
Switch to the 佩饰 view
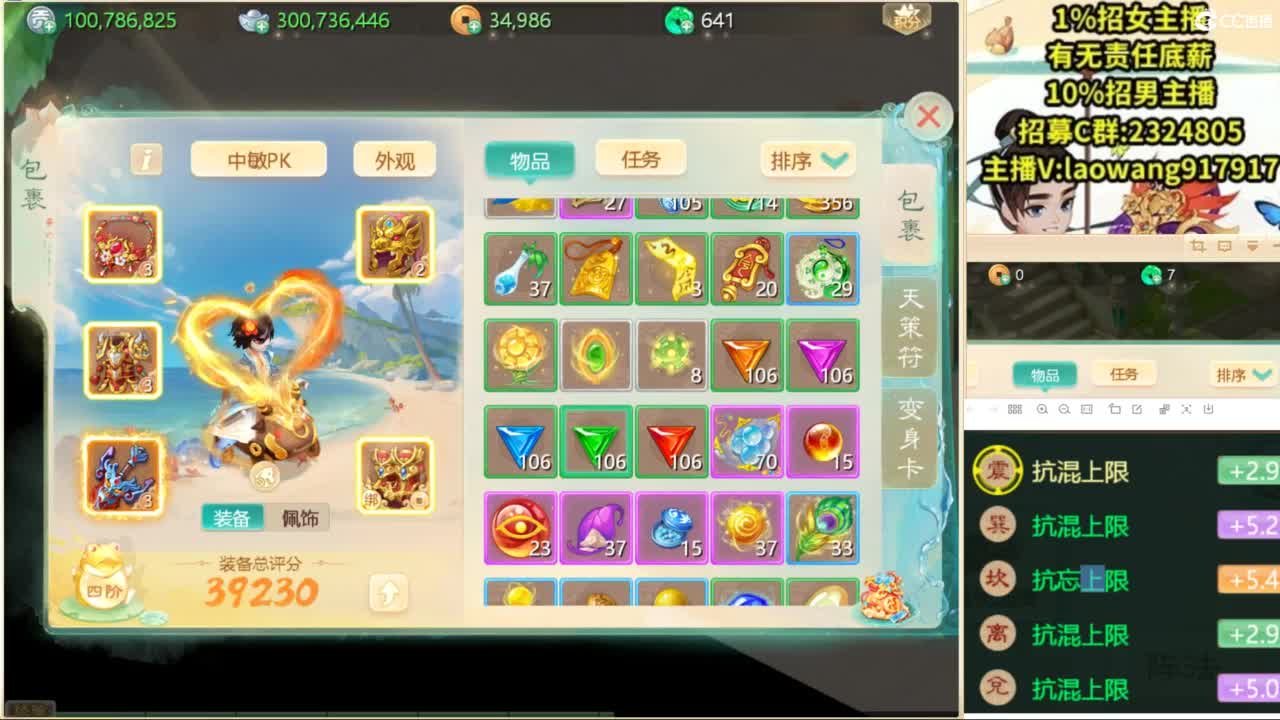299,518
